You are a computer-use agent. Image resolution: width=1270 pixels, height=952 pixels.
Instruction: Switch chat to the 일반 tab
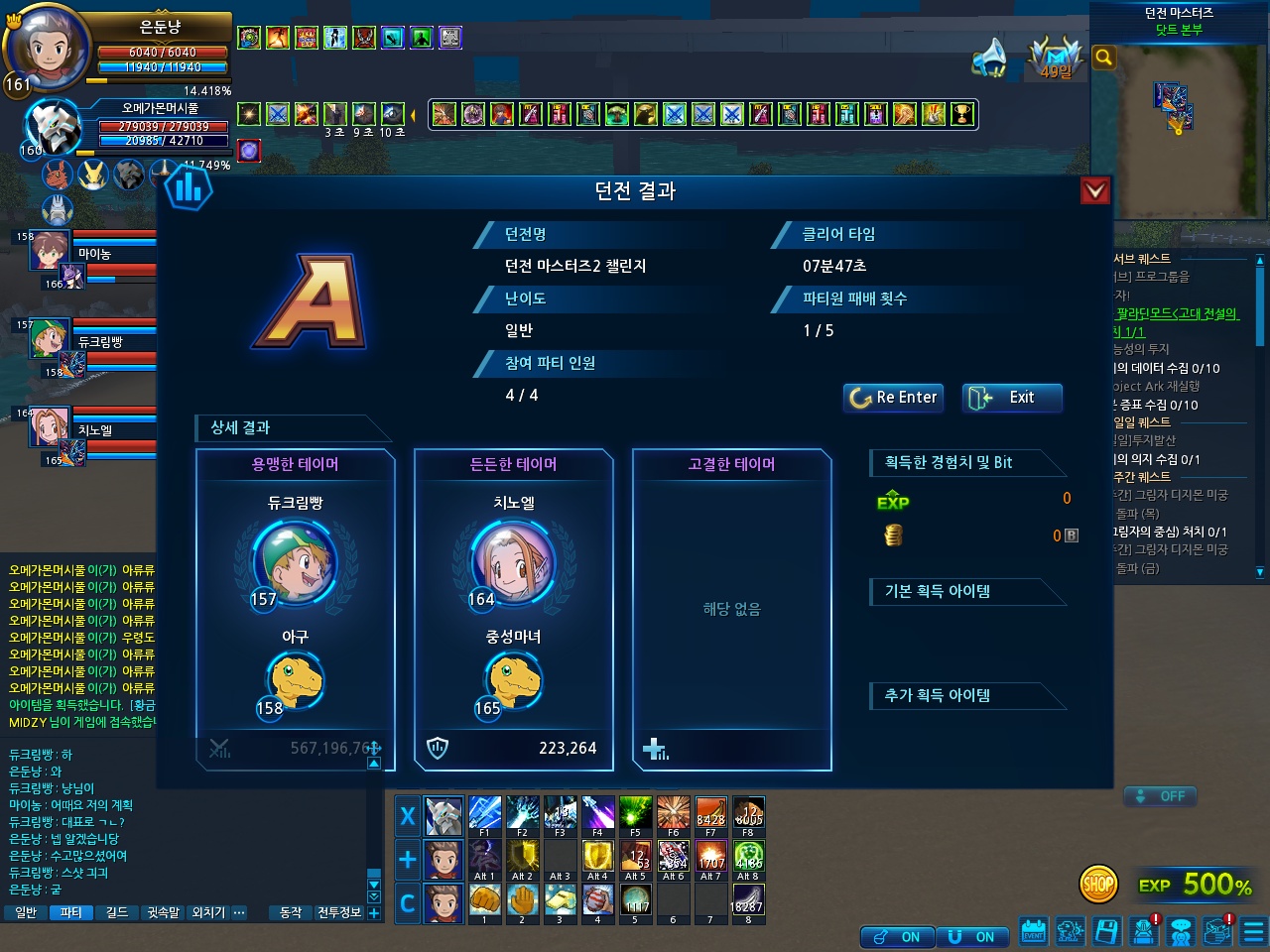pos(27,912)
